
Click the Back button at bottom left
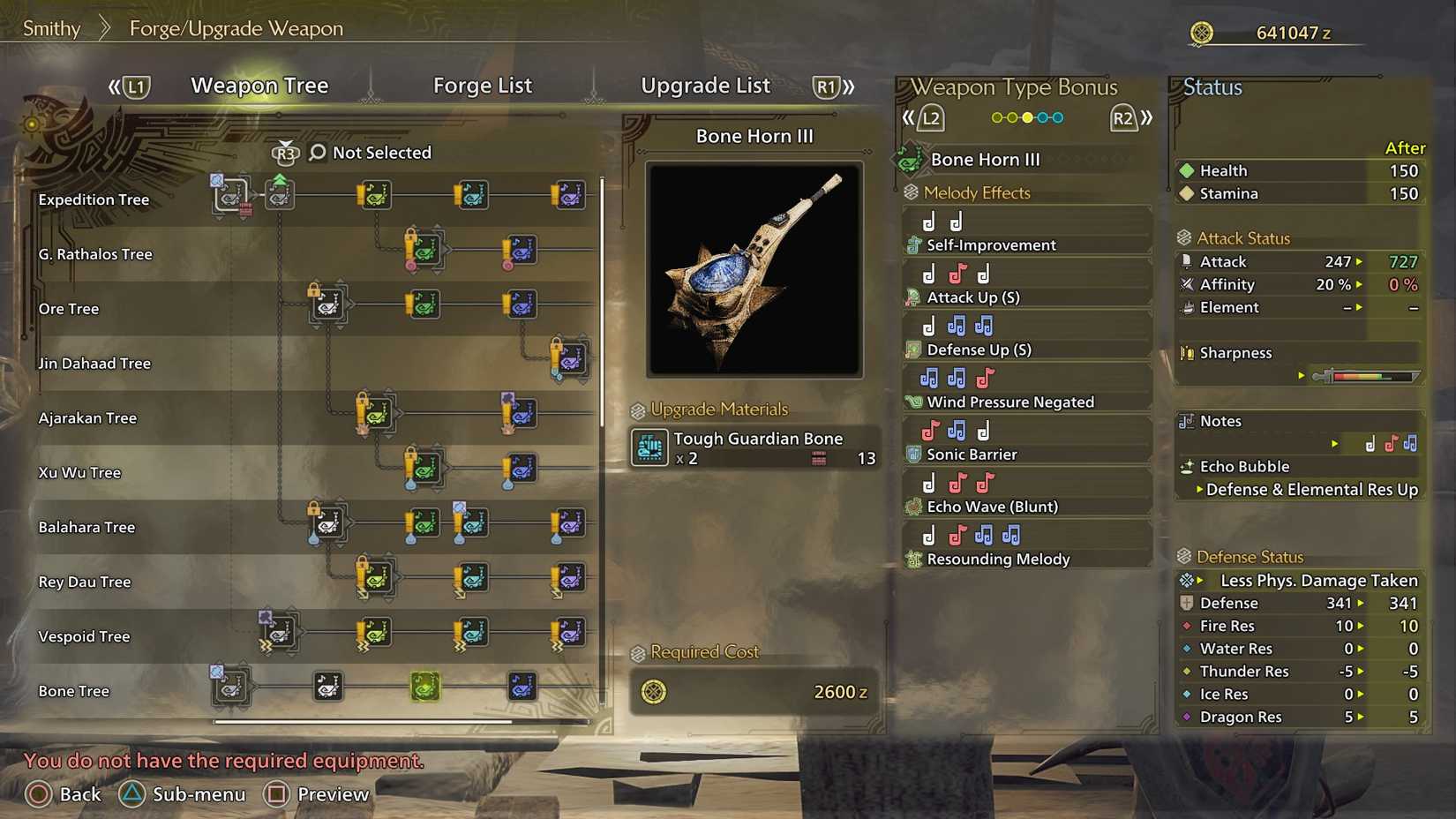[64, 794]
